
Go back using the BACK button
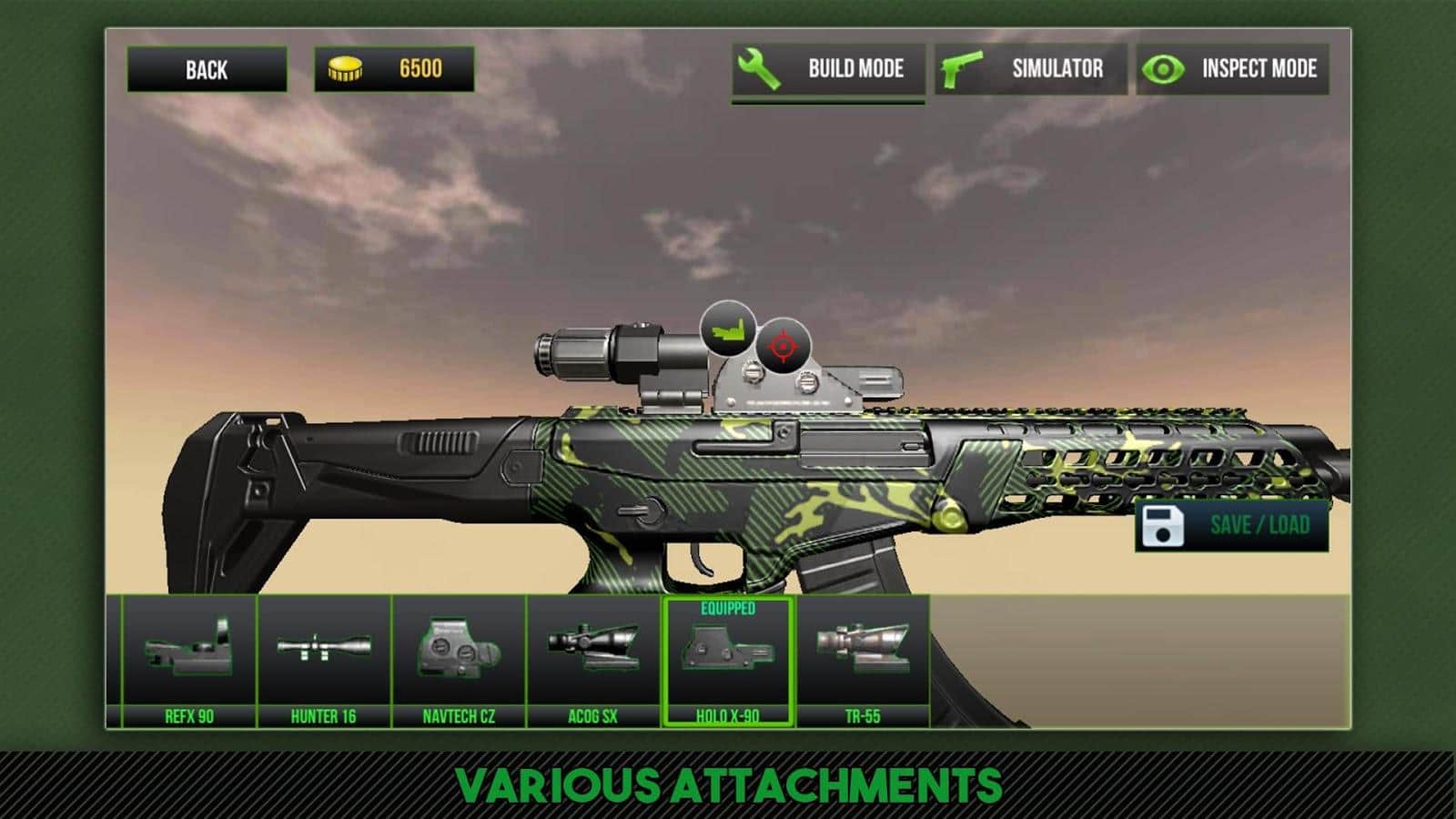[207, 69]
